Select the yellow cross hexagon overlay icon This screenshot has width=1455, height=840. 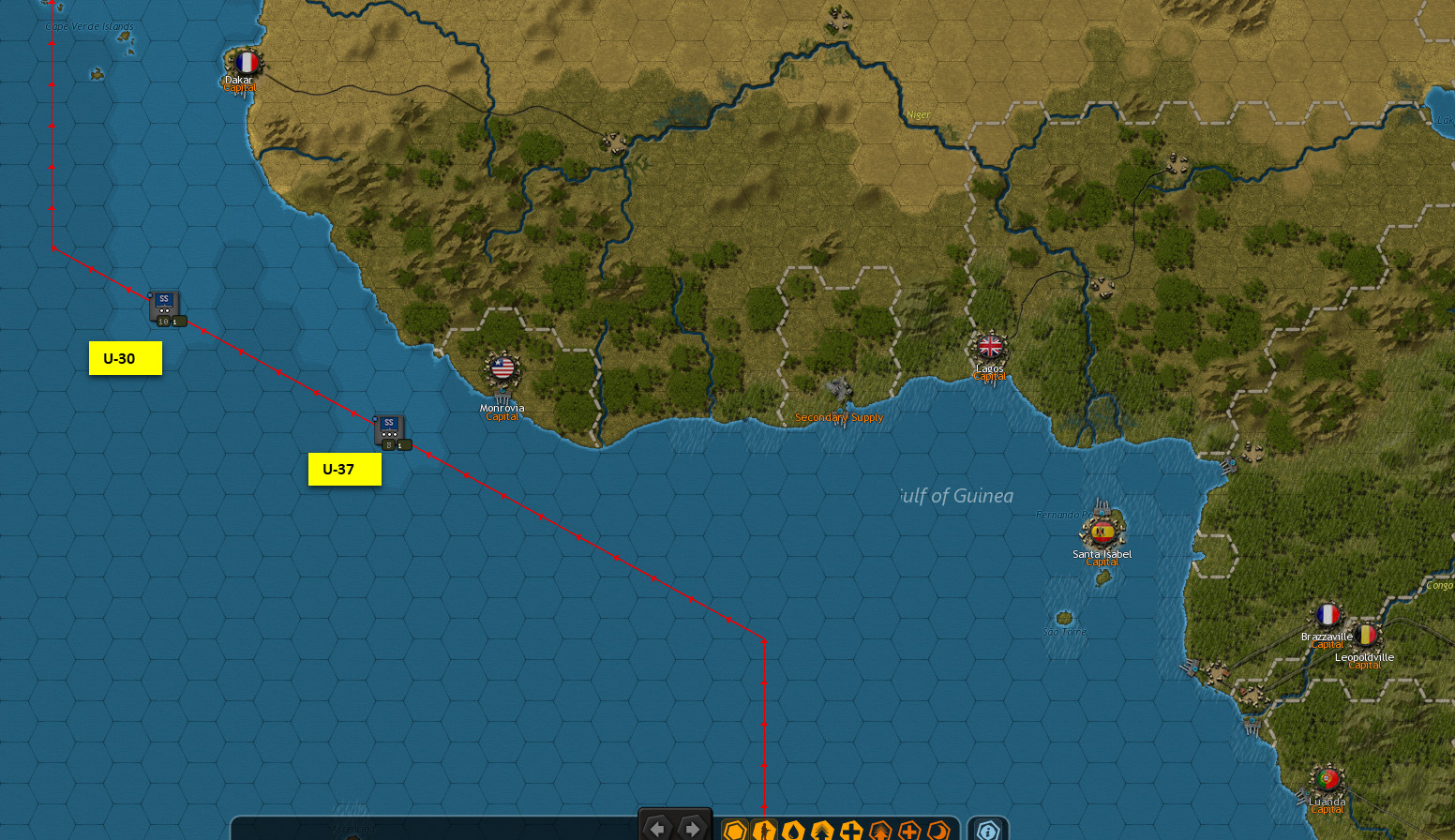[850, 830]
